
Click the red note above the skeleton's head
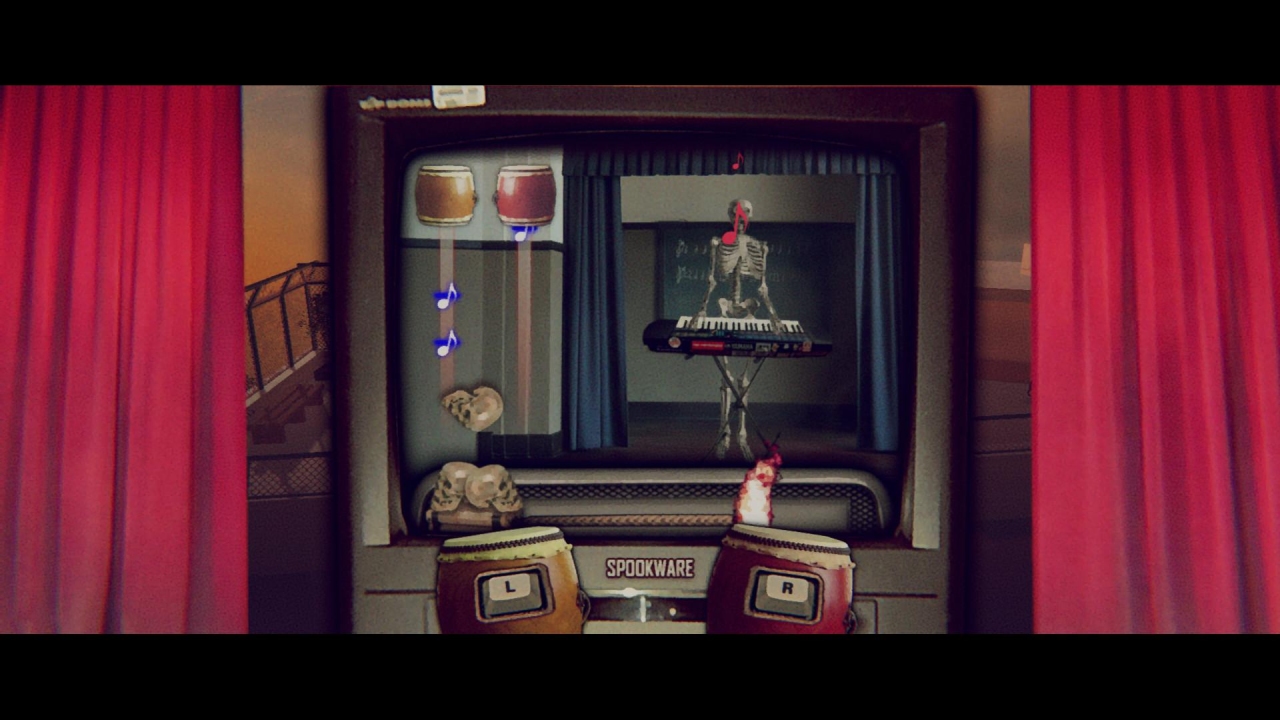738,160
